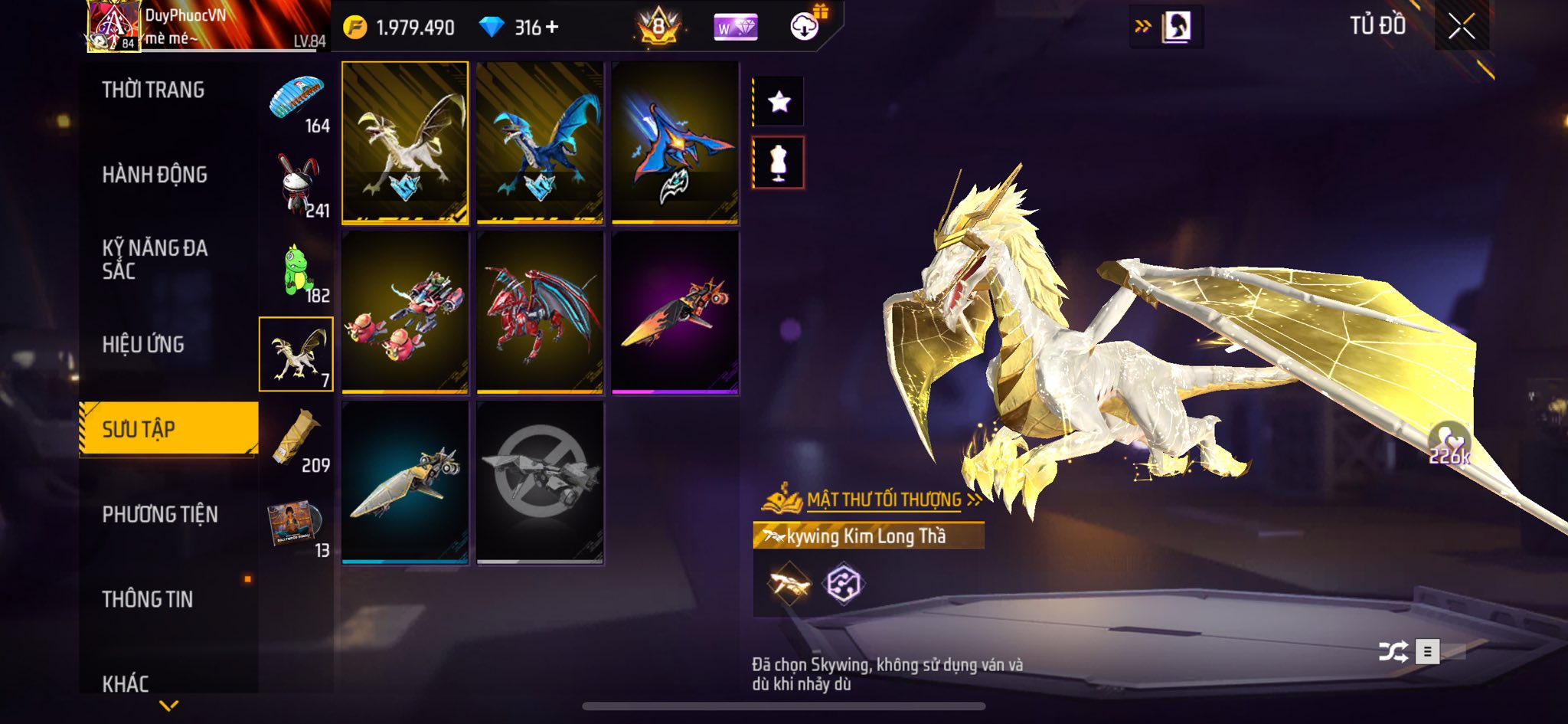Switch to the Hành Động tab
Image resolution: width=1568 pixels, height=724 pixels.
tap(155, 175)
